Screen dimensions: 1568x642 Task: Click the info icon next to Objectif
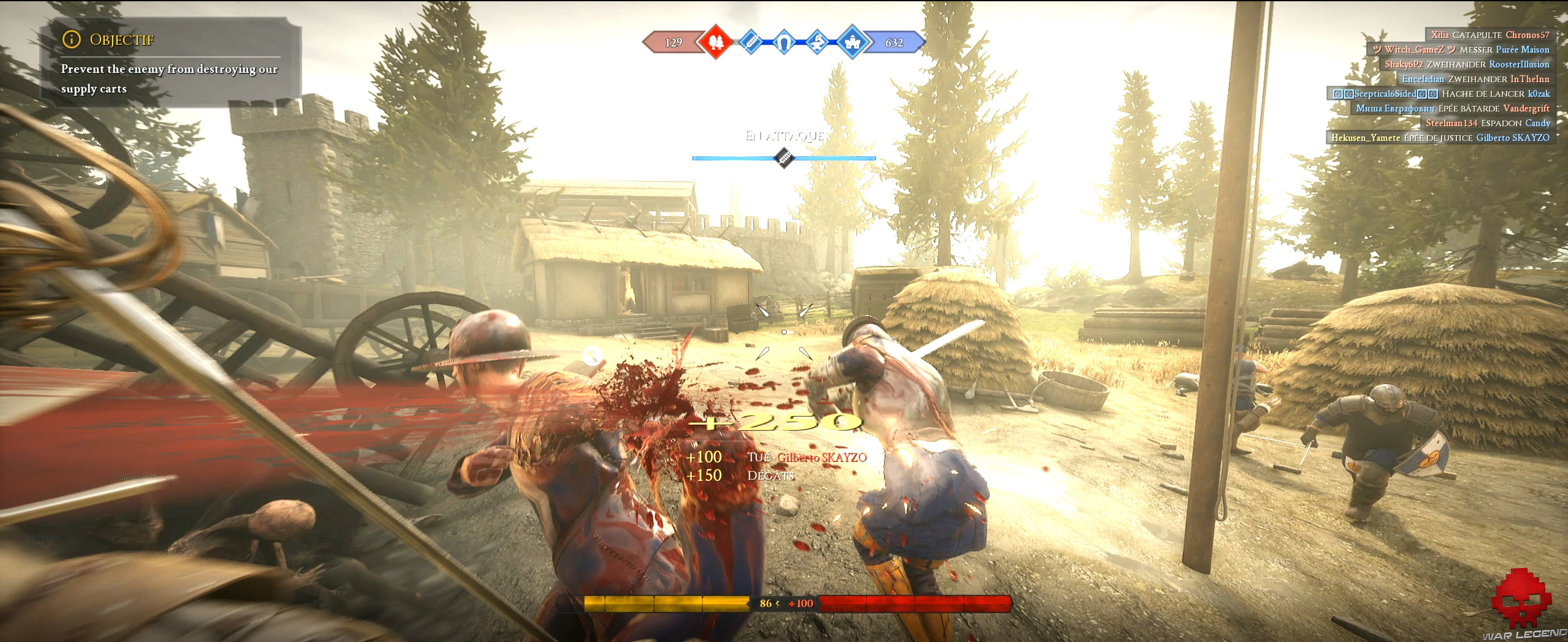72,40
